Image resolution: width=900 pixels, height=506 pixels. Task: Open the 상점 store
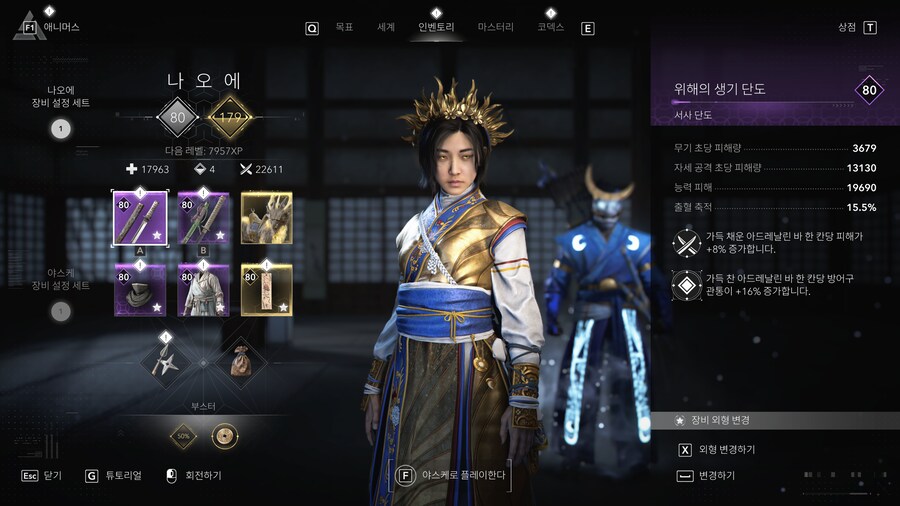[847, 27]
